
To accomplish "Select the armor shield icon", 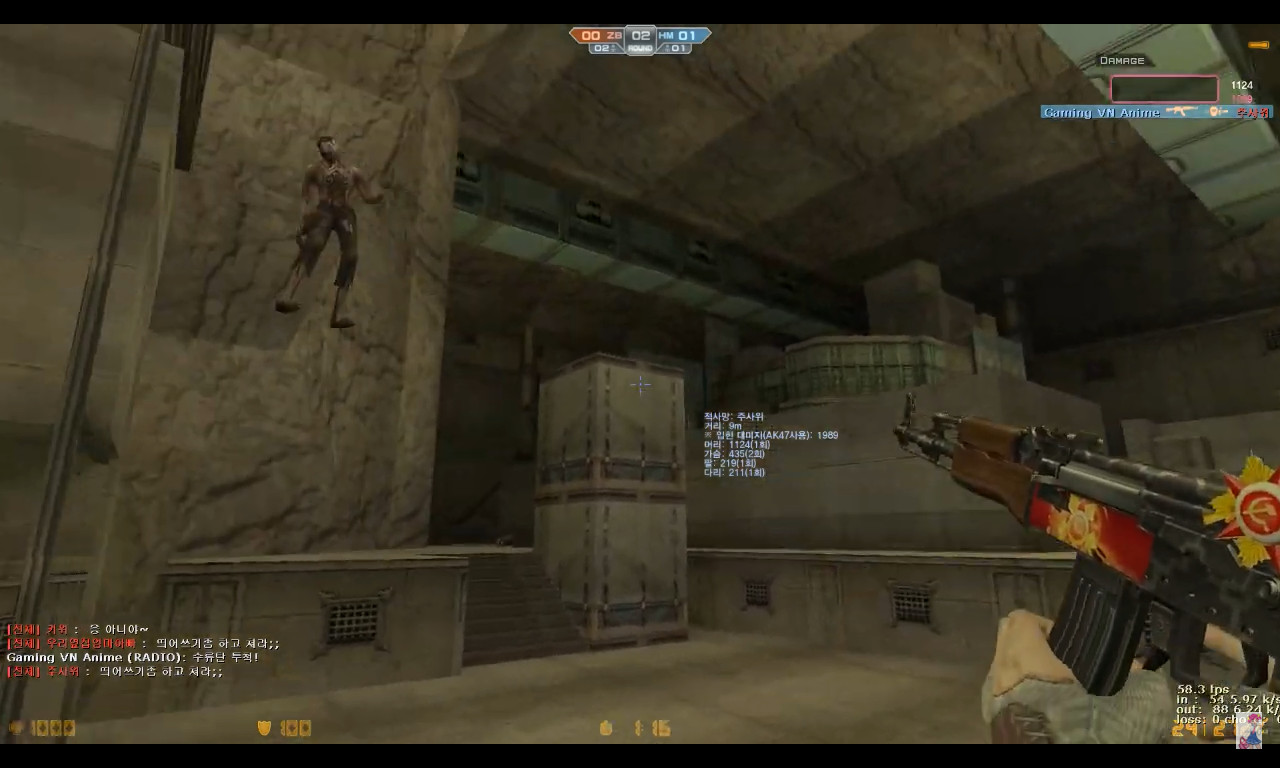I will tap(263, 728).
